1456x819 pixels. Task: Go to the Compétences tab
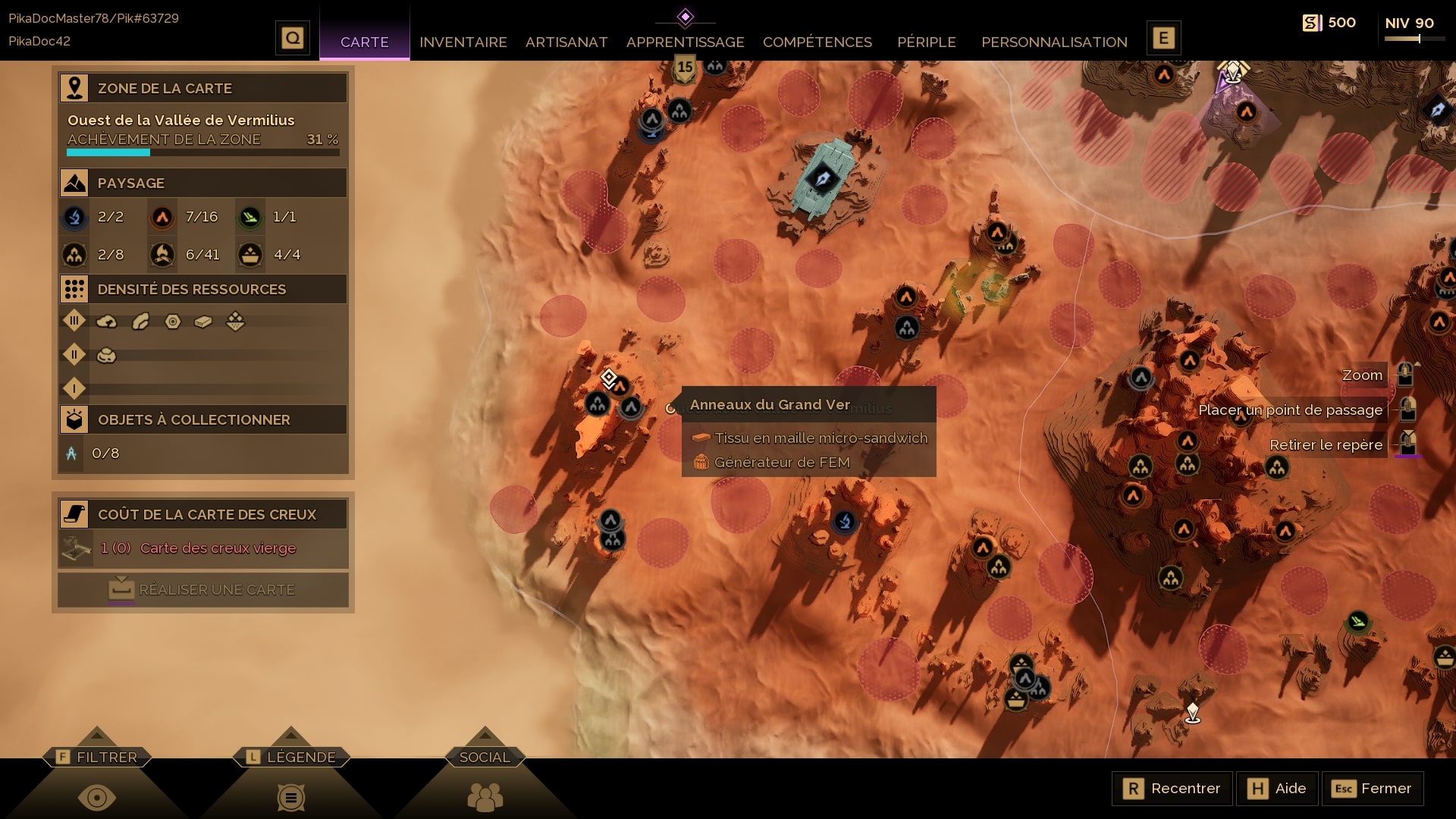point(817,42)
